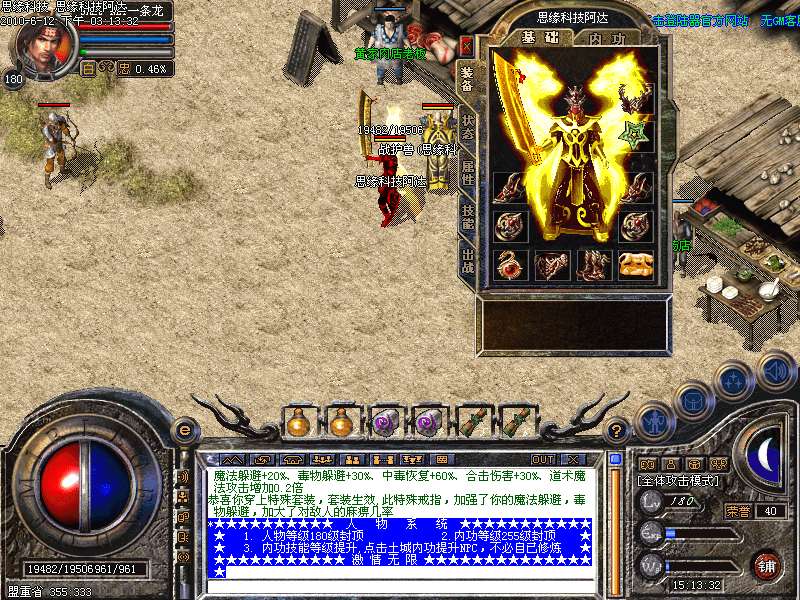Click the OUT button above the chat

tap(542, 459)
